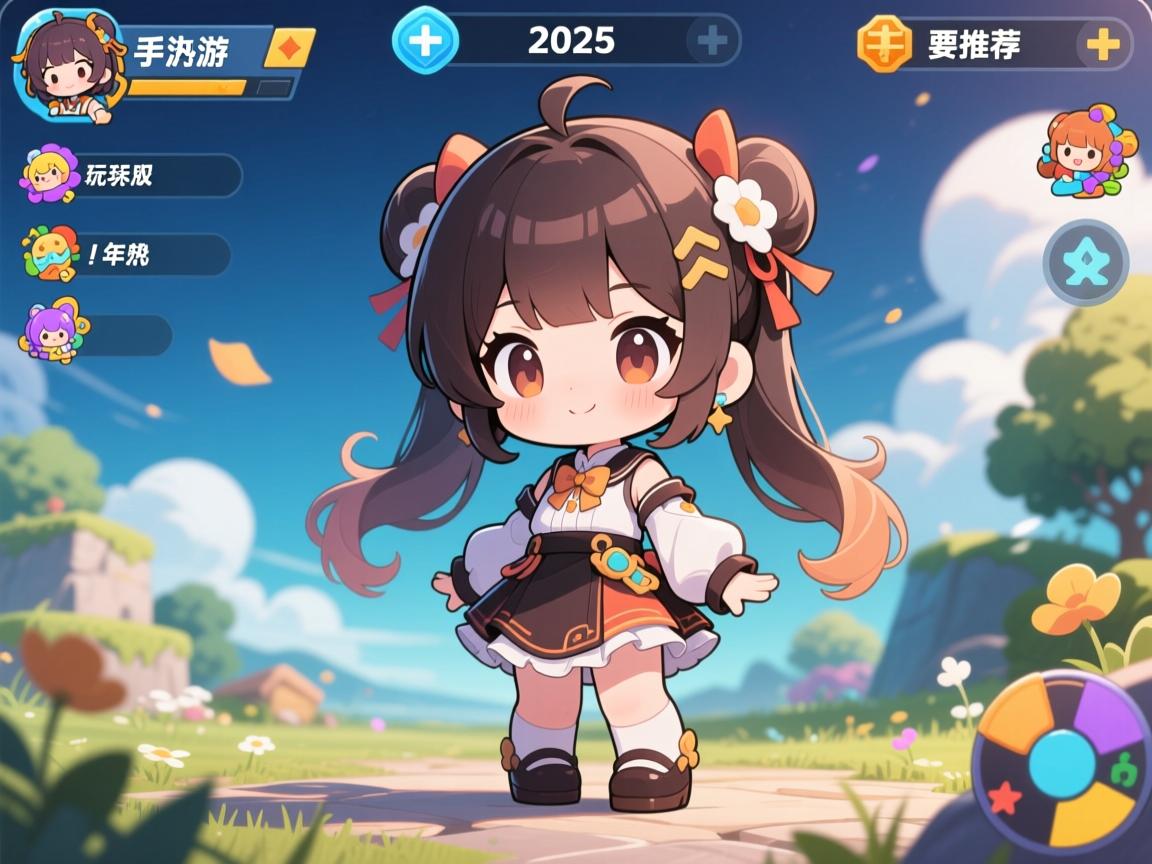Choose the blank entry with purple cat-girl icon
Image resolution: width=1152 pixels, height=864 pixels.
click(x=97, y=335)
